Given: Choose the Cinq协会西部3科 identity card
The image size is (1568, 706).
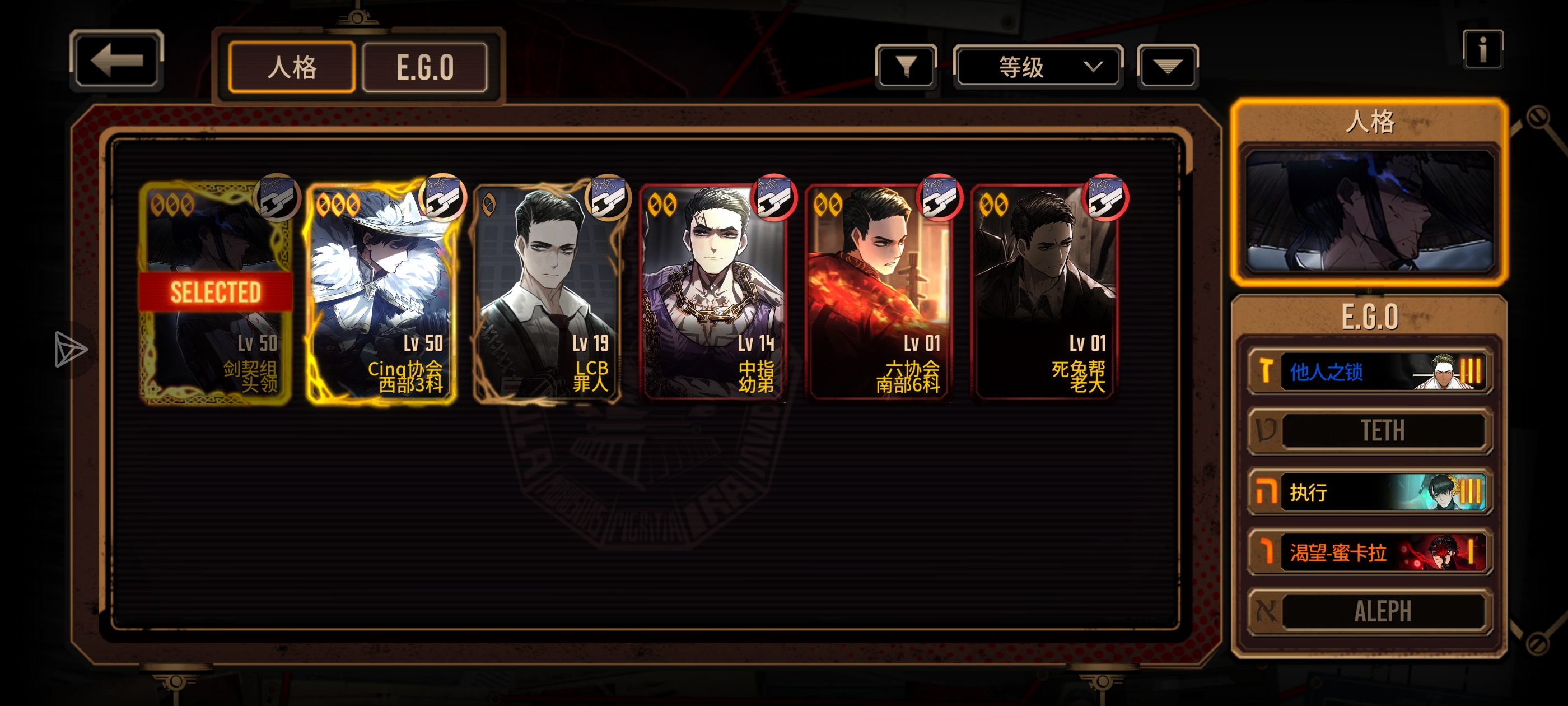Looking at the screenshot, I should 382,292.
